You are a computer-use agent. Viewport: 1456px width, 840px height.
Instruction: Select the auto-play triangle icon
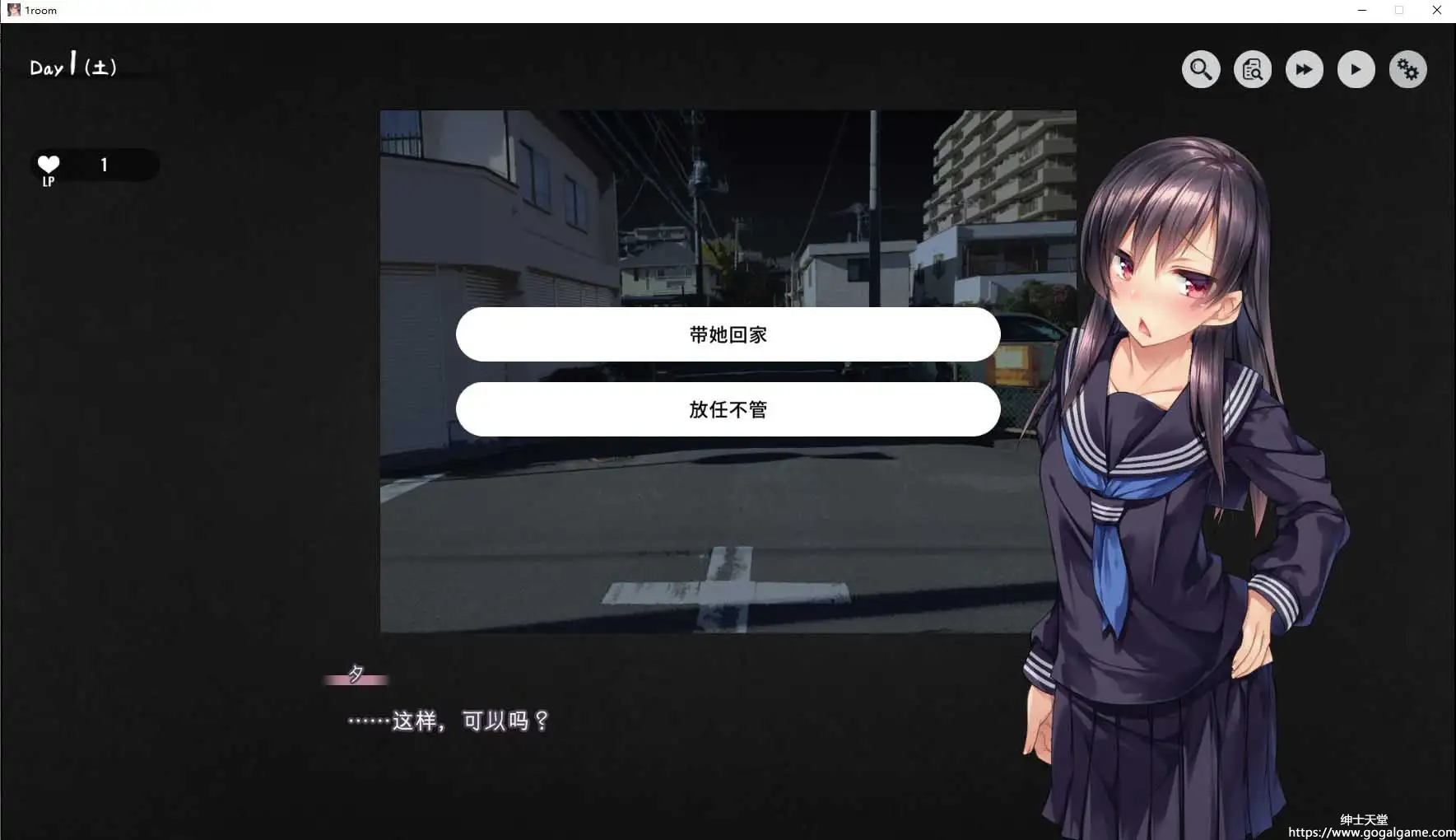[1356, 69]
